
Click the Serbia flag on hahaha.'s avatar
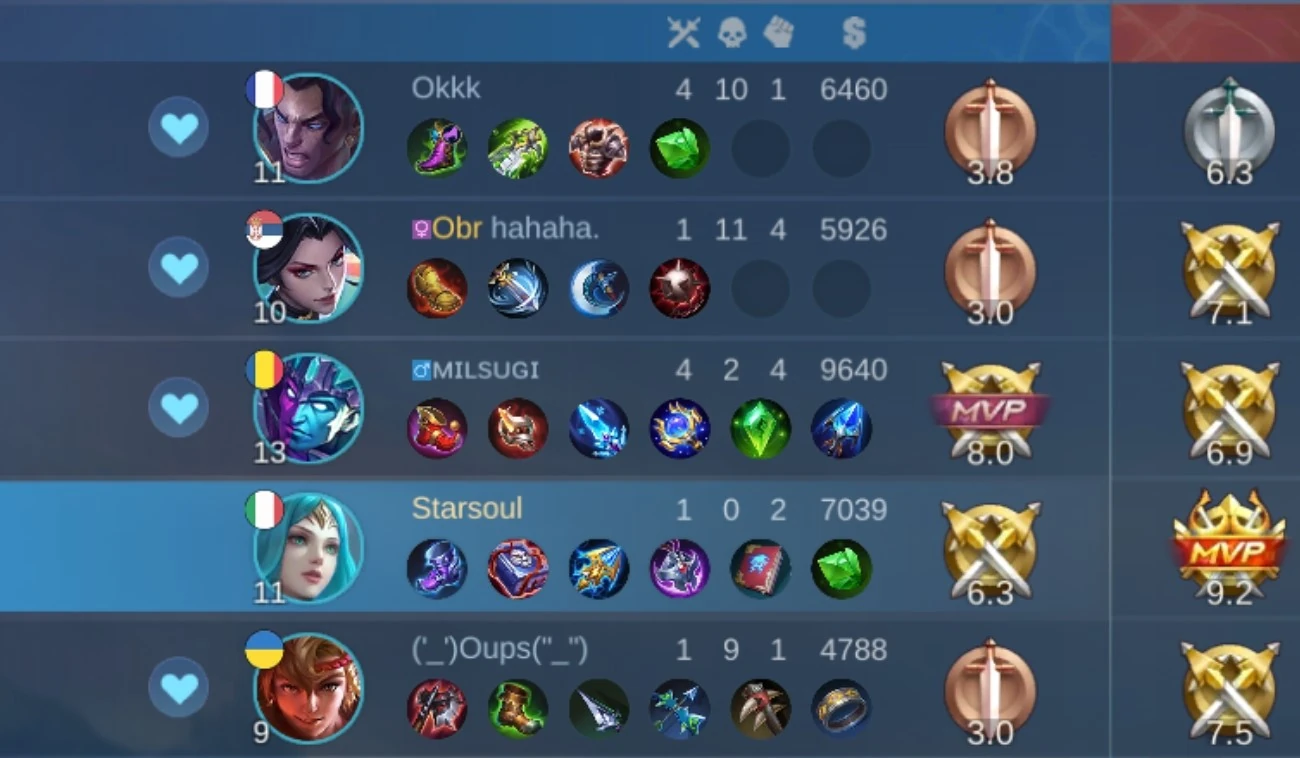(262, 229)
